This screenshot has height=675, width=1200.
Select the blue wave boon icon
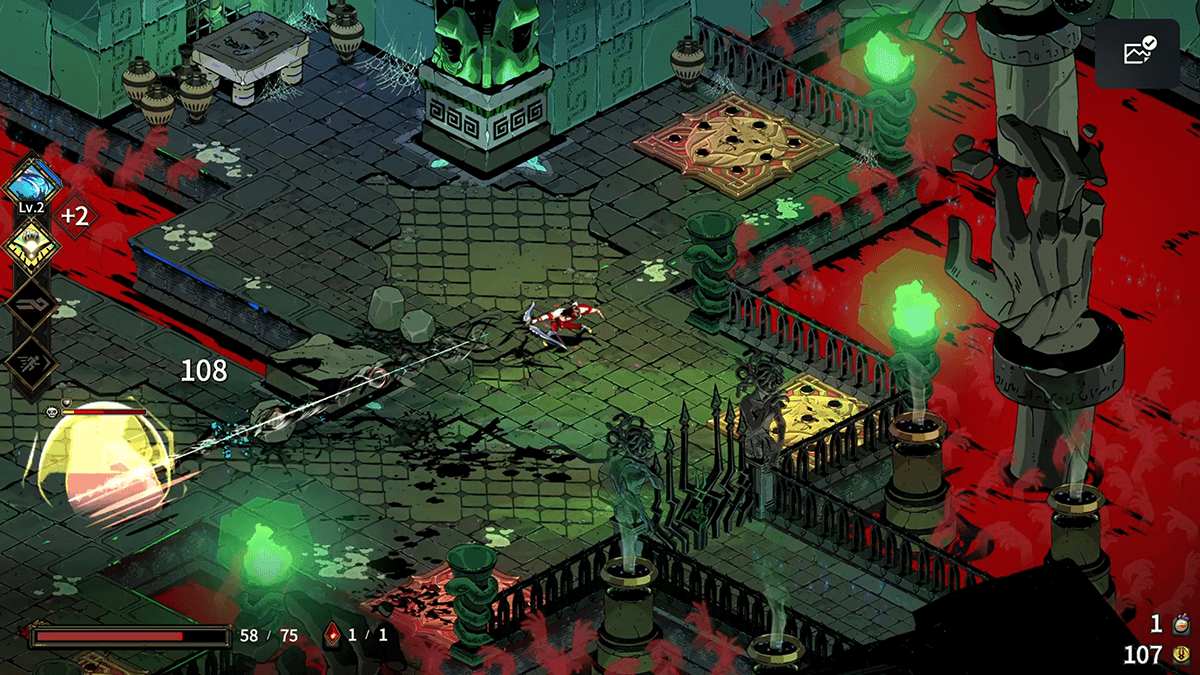tap(34, 184)
